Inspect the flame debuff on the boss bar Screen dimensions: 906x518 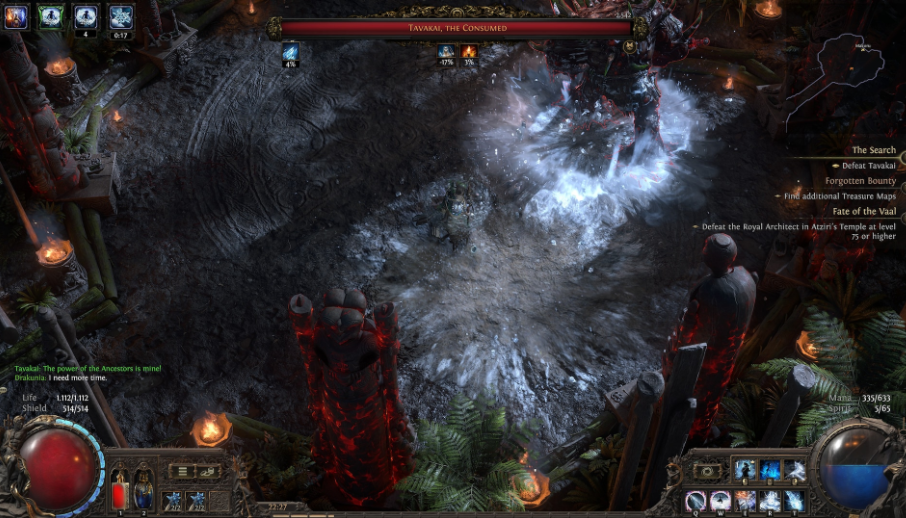pos(469,51)
